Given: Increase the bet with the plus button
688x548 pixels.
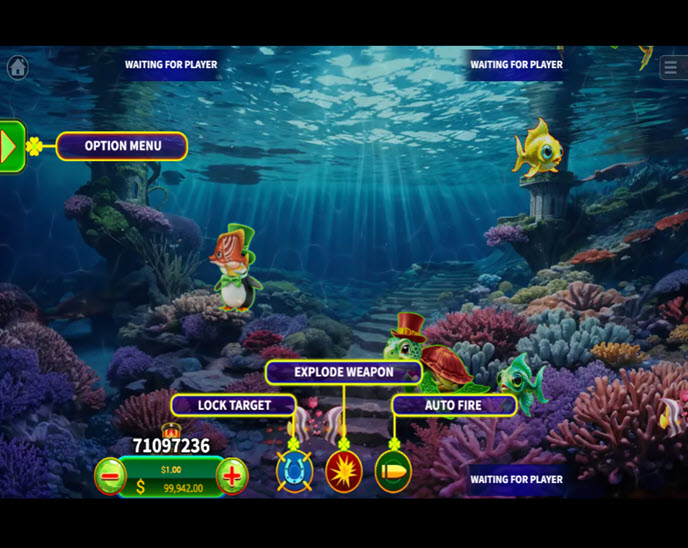Looking at the screenshot, I should tap(232, 476).
